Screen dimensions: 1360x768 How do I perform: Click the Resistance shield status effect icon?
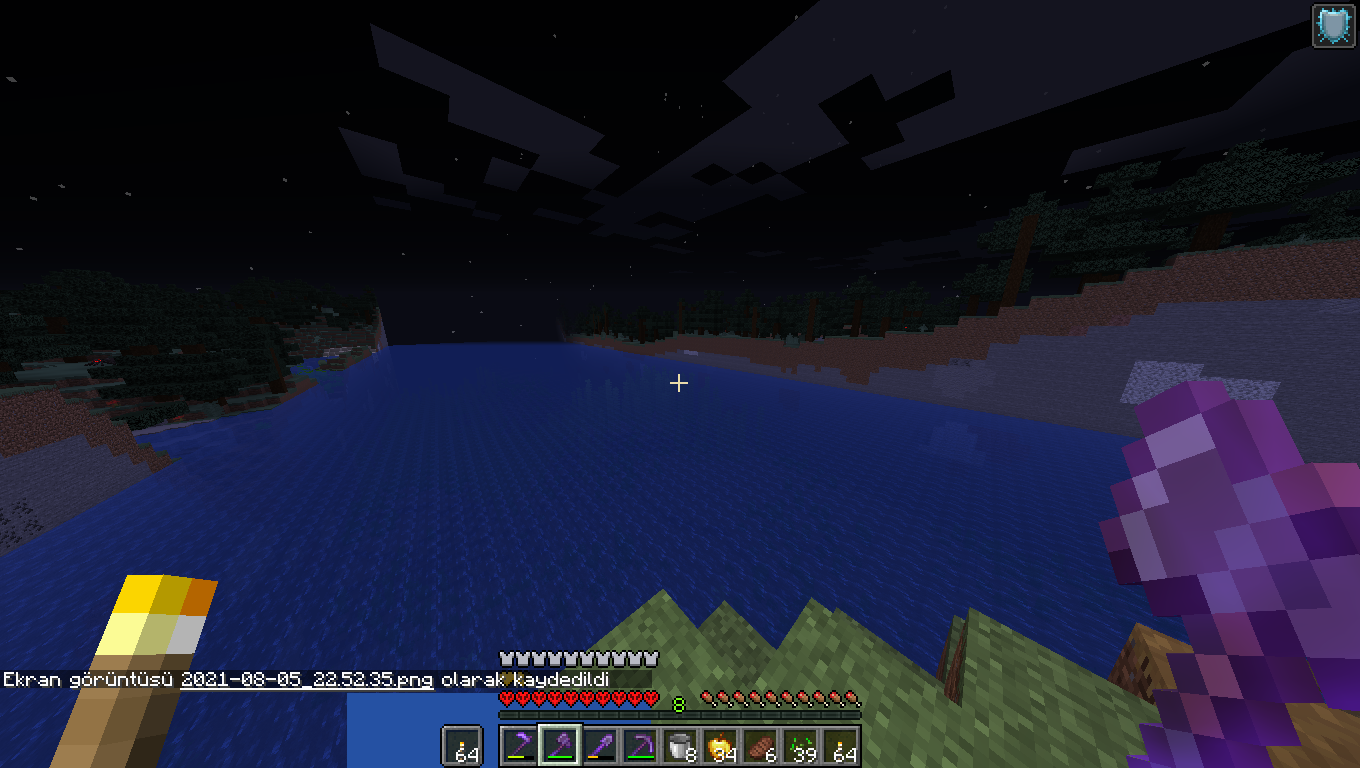click(x=1333, y=25)
